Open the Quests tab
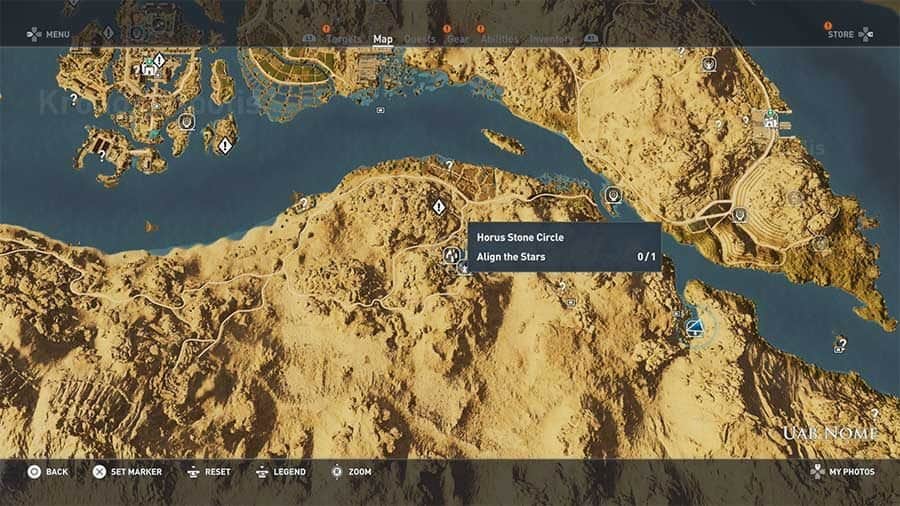 [x=420, y=40]
